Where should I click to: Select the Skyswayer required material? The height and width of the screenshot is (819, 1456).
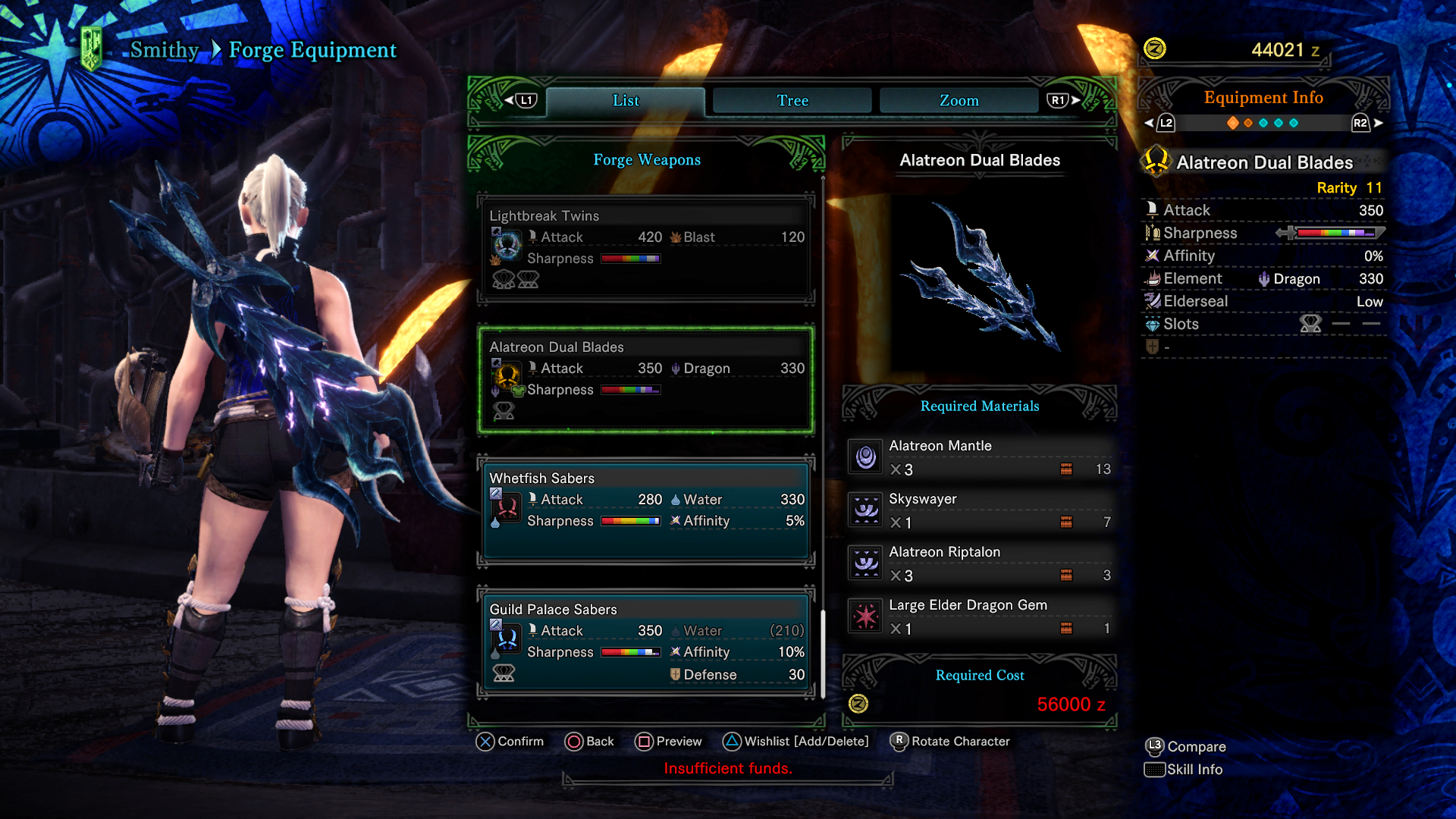[980, 510]
